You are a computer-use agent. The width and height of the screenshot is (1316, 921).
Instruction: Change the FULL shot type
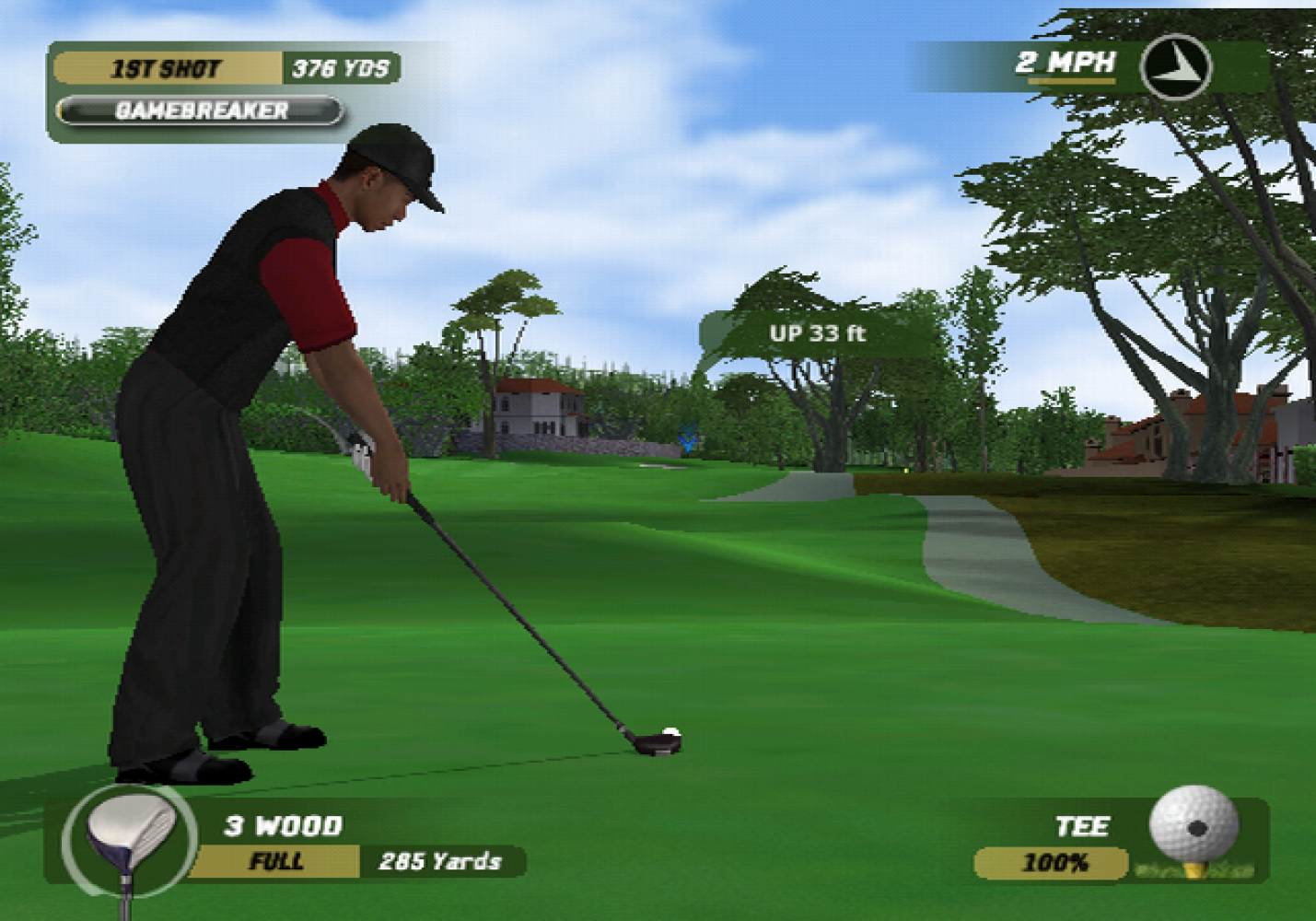click(275, 862)
